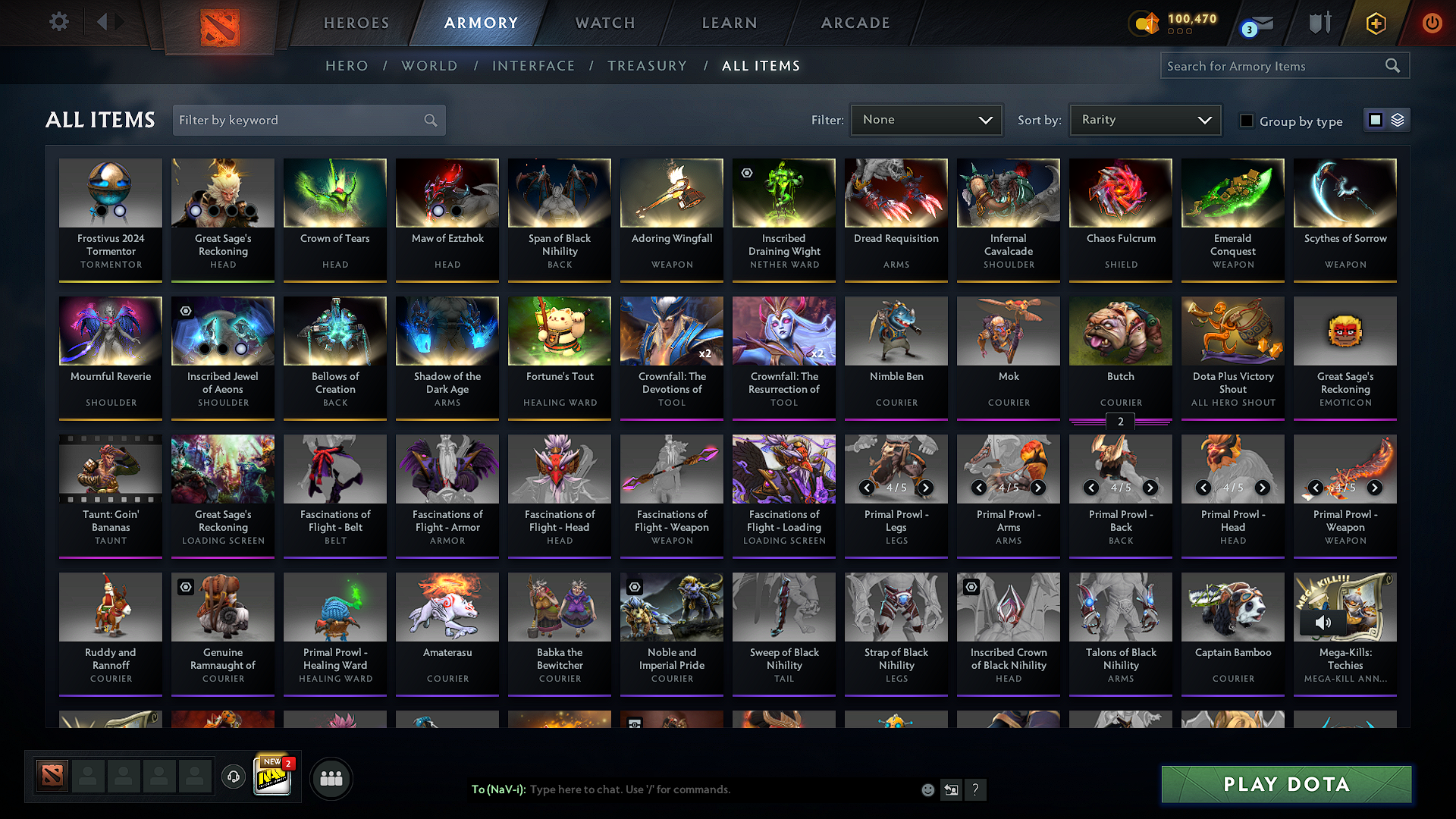The height and width of the screenshot is (819, 1456).
Task: Click the NAVI sticker with NEW badge
Action: pos(272,775)
